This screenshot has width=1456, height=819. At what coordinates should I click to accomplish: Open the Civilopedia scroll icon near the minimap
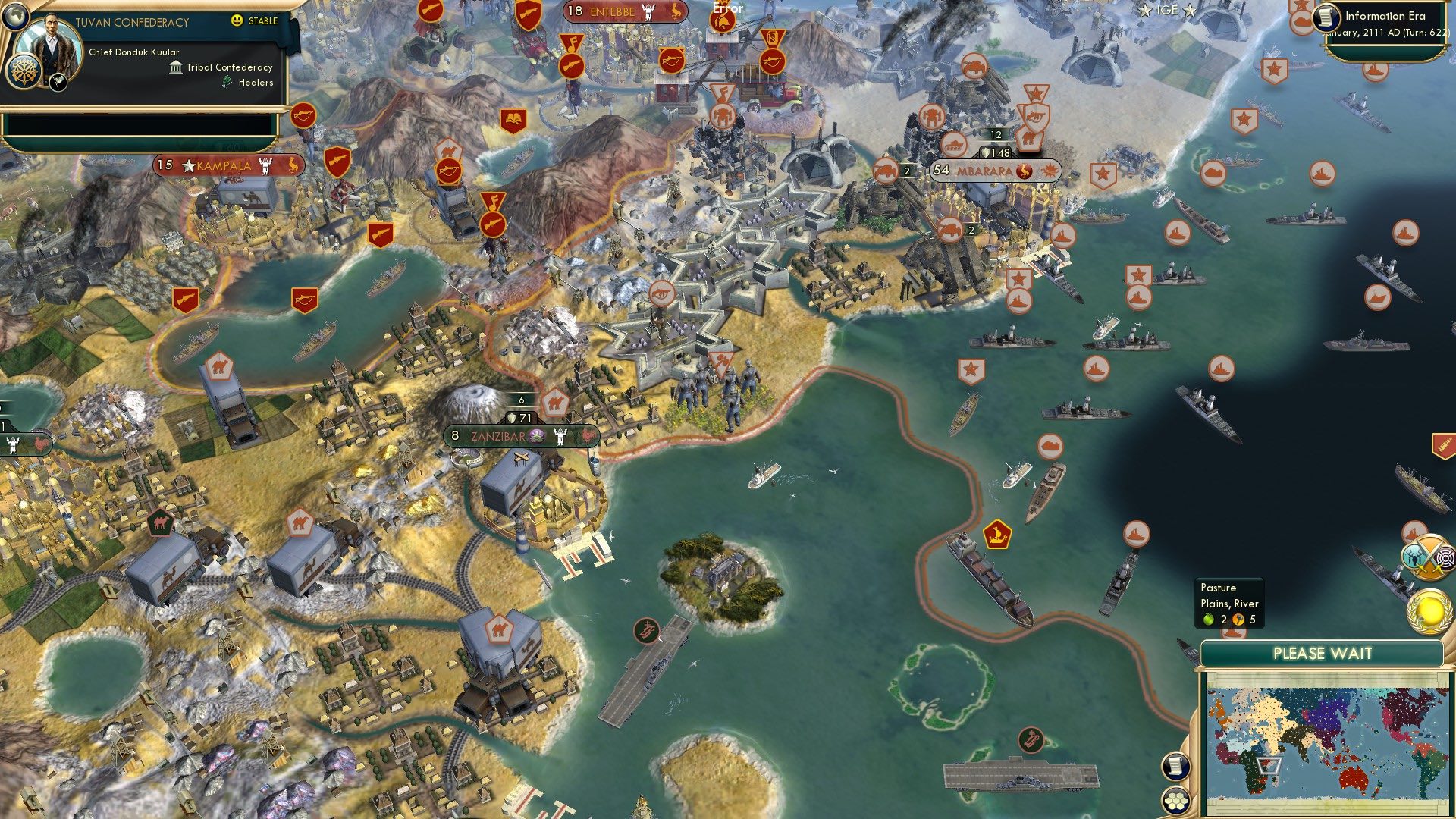tap(1177, 766)
